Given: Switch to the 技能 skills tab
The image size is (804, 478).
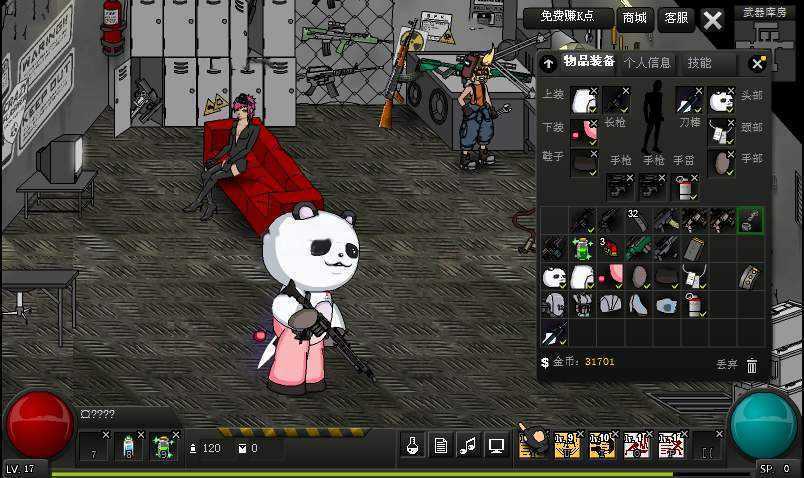Looking at the screenshot, I should point(699,62).
